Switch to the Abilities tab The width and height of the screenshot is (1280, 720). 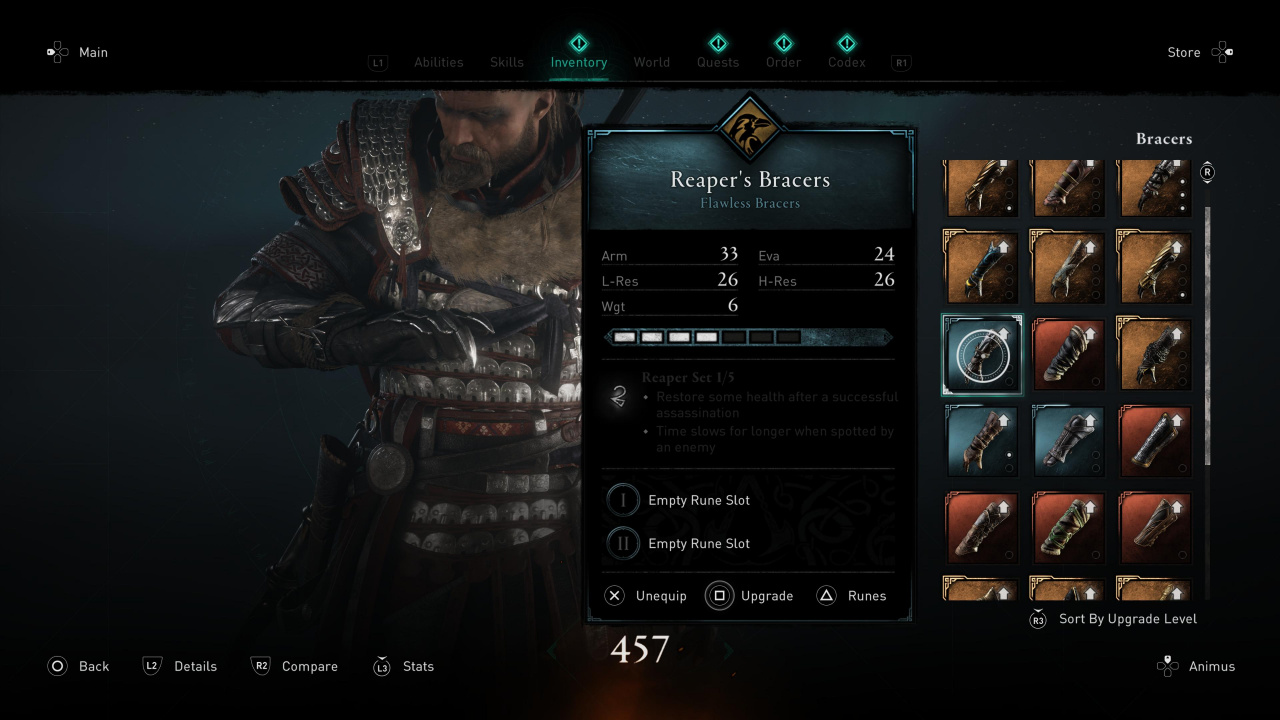coord(438,62)
